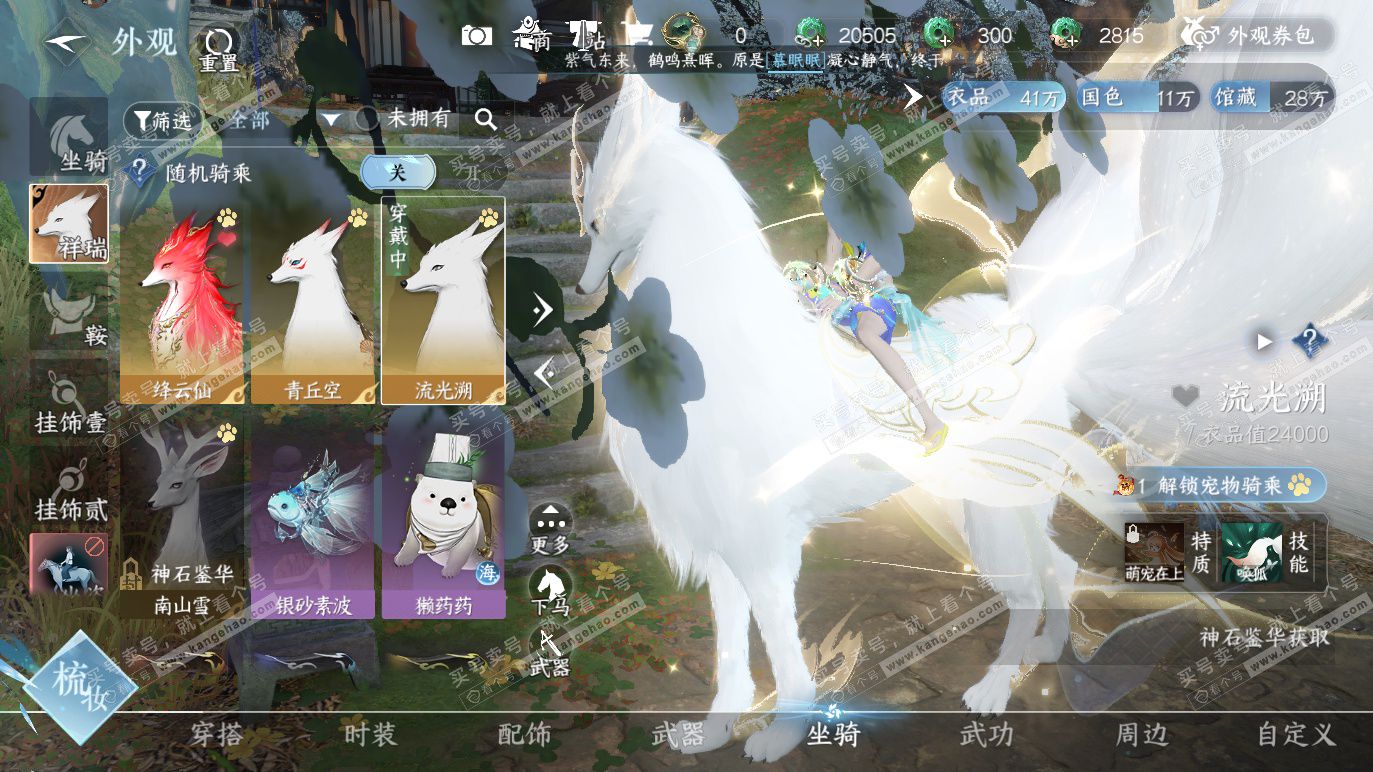Switch to the 时装 bottom tab
The image size is (1373, 772).
pos(371,735)
